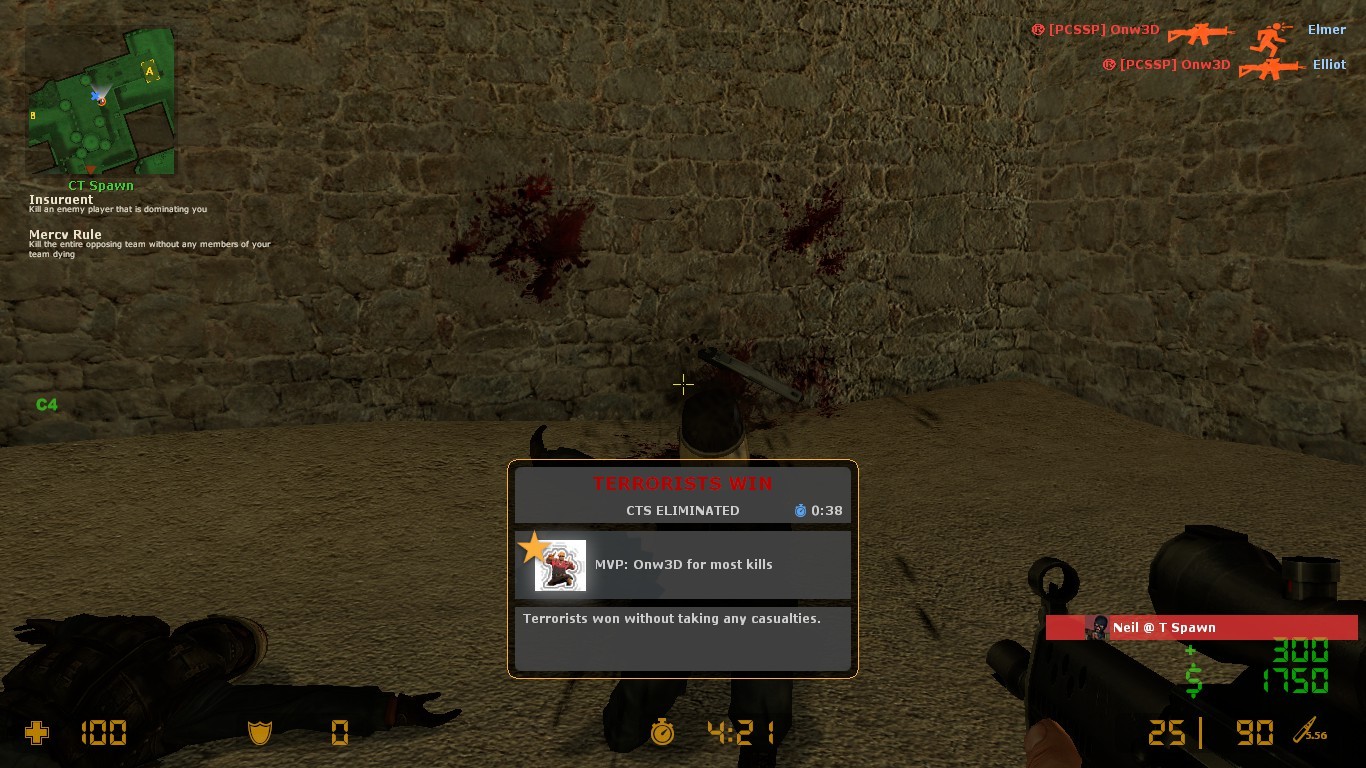The image size is (1366, 768).
Task: Select the Mercy Rule achievement entry
Action: tap(65, 235)
